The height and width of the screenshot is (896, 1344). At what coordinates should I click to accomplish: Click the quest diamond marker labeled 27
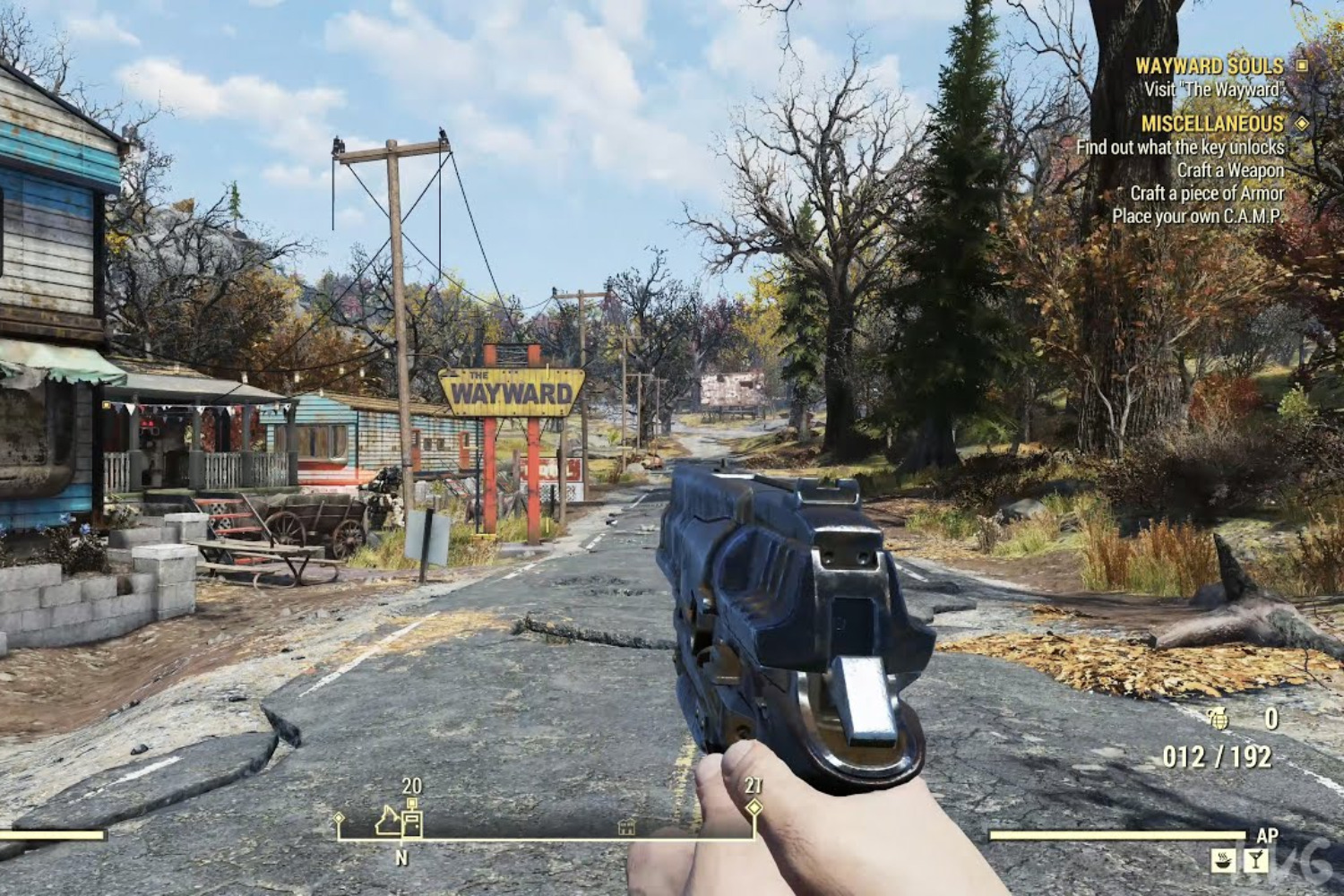click(x=754, y=806)
